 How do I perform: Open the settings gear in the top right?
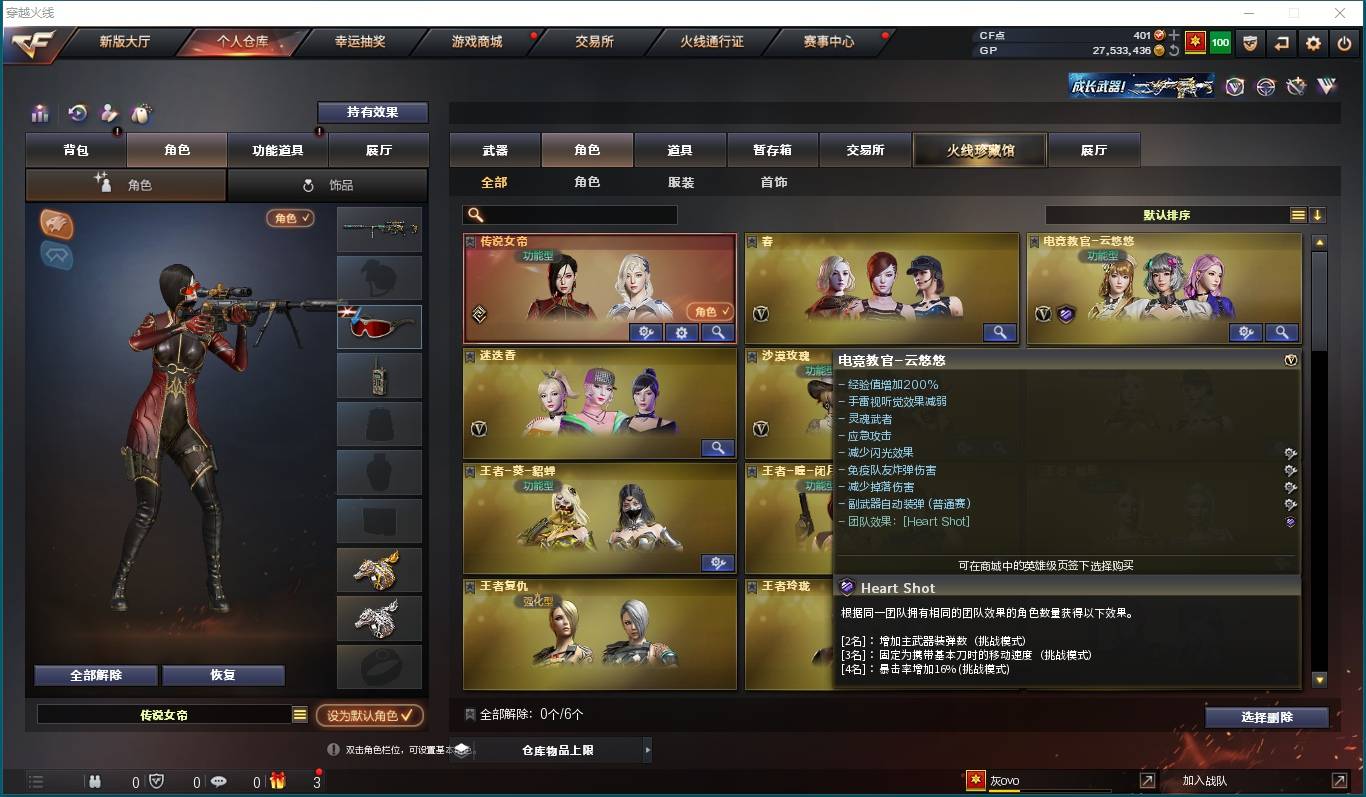[1313, 43]
